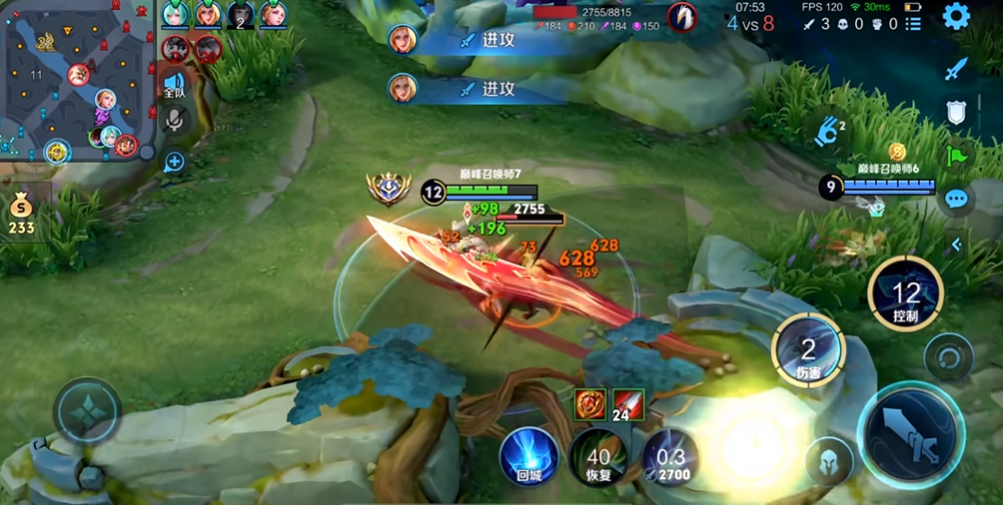Send the green flag signal
1003x505 pixels.
[957, 156]
